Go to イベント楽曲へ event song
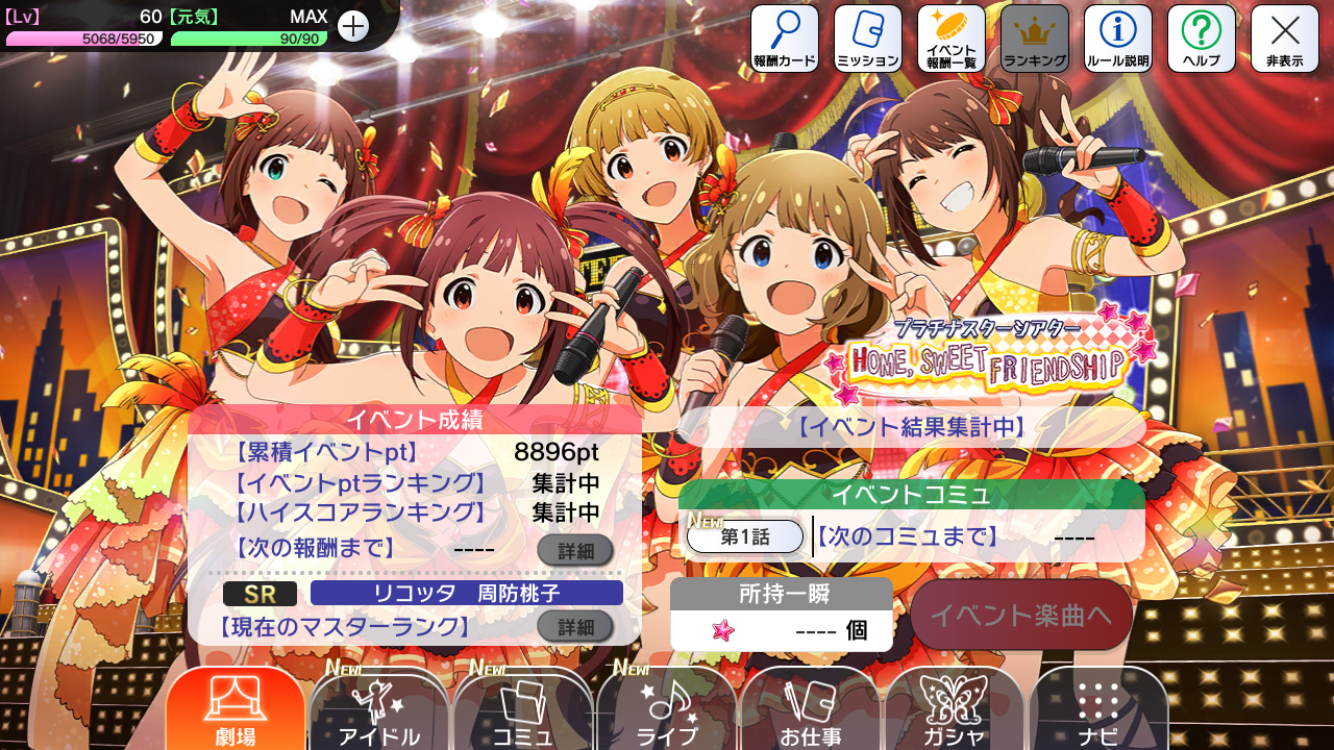 coord(1021,615)
